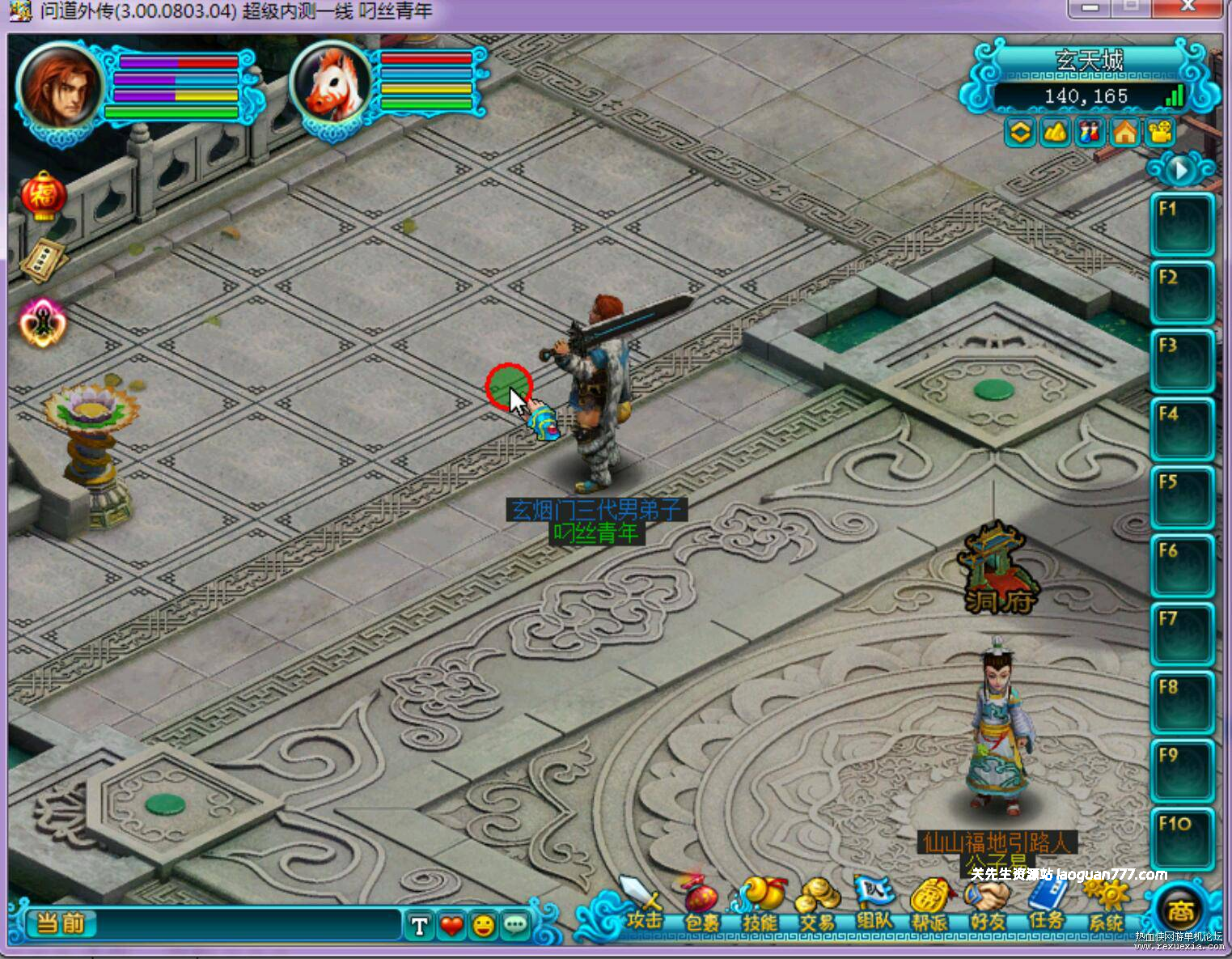The width and height of the screenshot is (1232, 959).
Task: Open the 帮派 guild menu
Action: click(930, 903)
